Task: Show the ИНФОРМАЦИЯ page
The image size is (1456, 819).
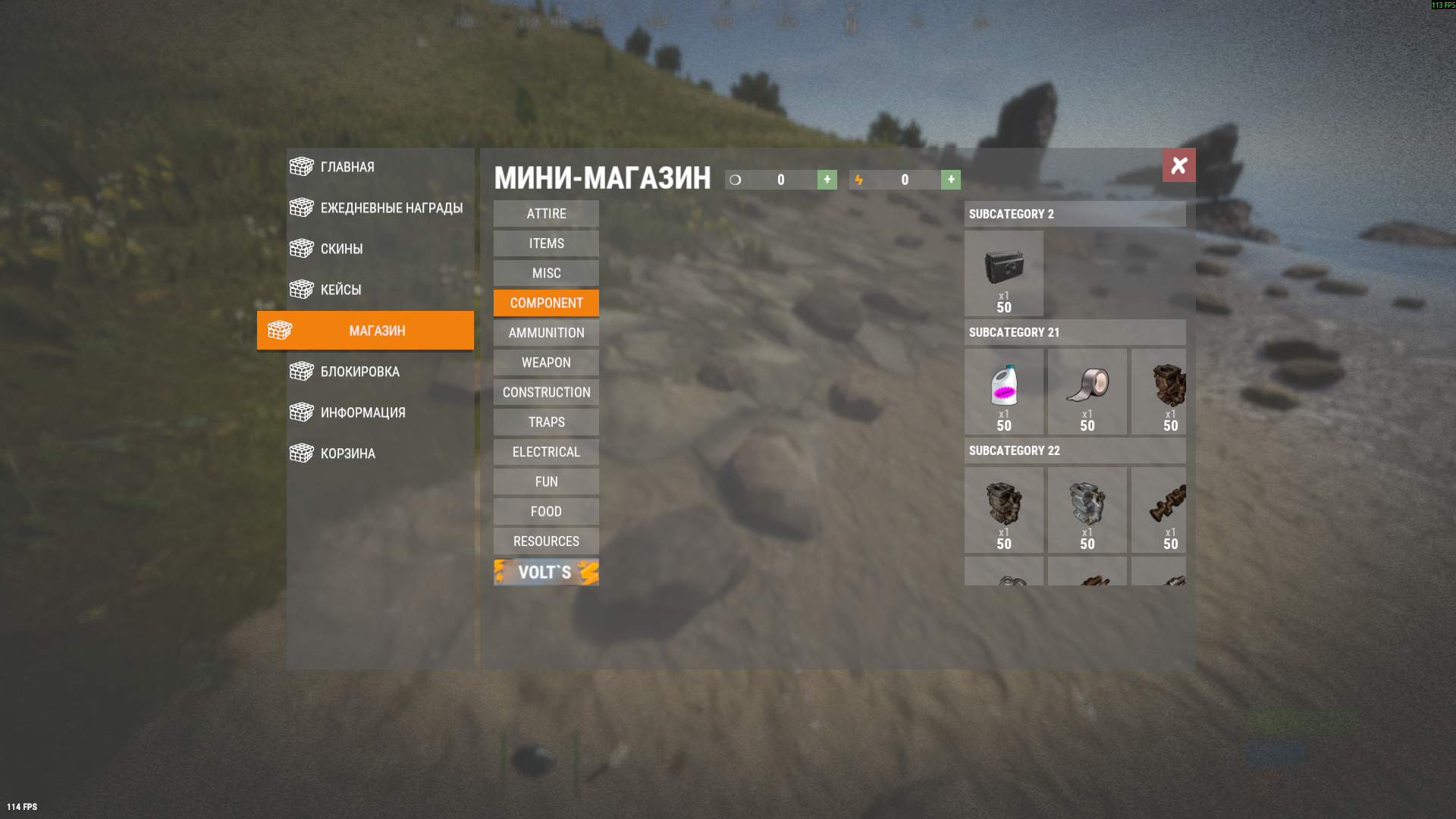Action: tap(362, 413)
